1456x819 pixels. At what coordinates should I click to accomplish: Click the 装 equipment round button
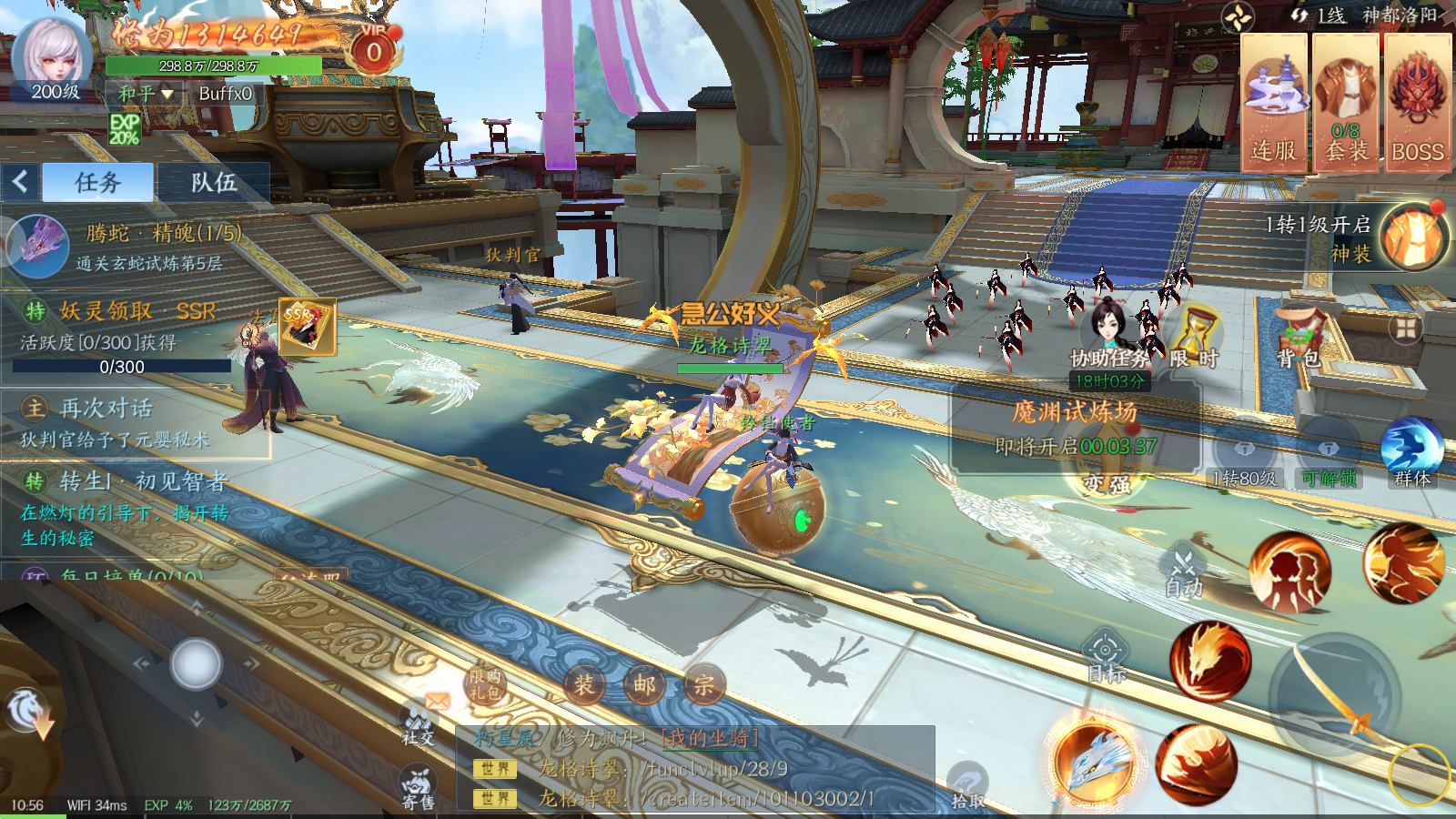[584, 685]
